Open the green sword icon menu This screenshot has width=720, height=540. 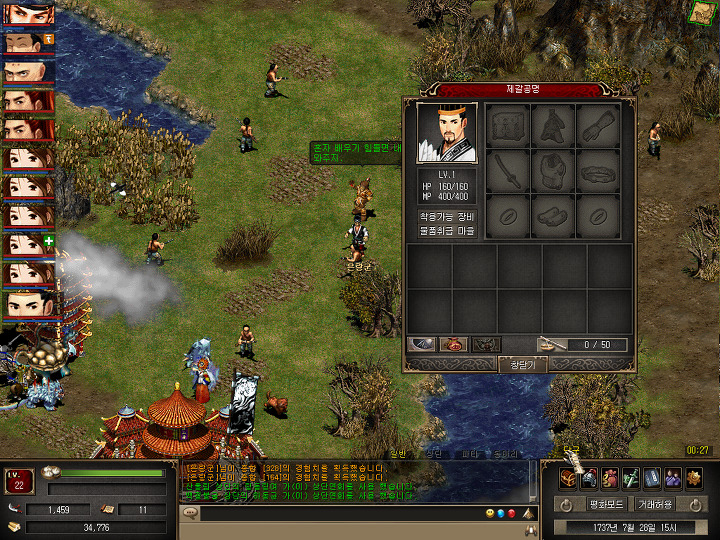tap(631, 477)
